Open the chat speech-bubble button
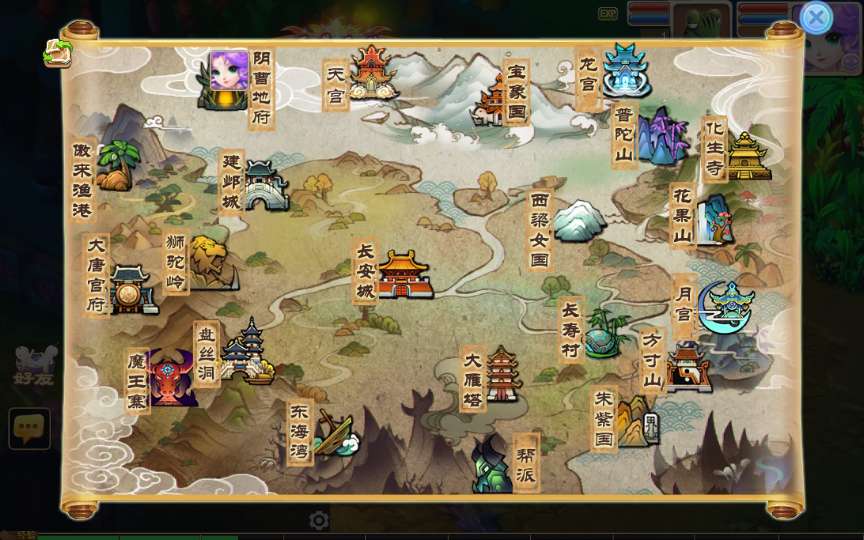 (29, 428)
